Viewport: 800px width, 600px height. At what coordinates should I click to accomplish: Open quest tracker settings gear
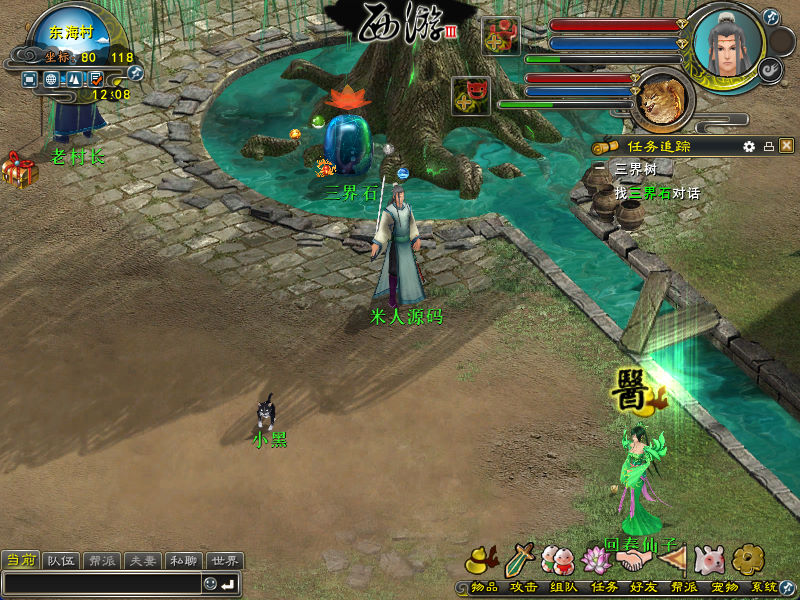[x=749, y=146]
